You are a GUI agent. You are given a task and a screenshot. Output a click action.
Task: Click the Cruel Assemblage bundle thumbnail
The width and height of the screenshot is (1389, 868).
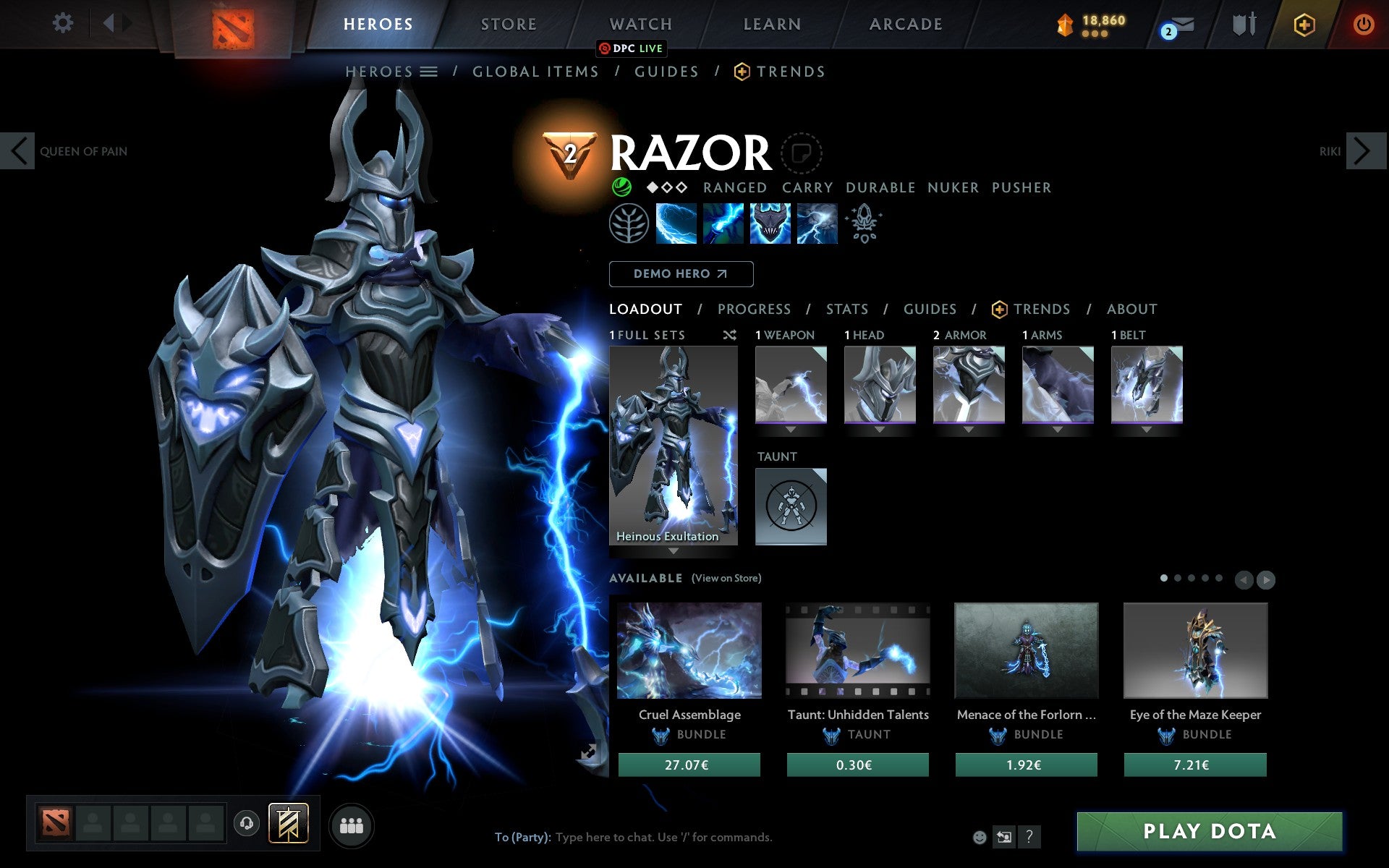point(689,650)
